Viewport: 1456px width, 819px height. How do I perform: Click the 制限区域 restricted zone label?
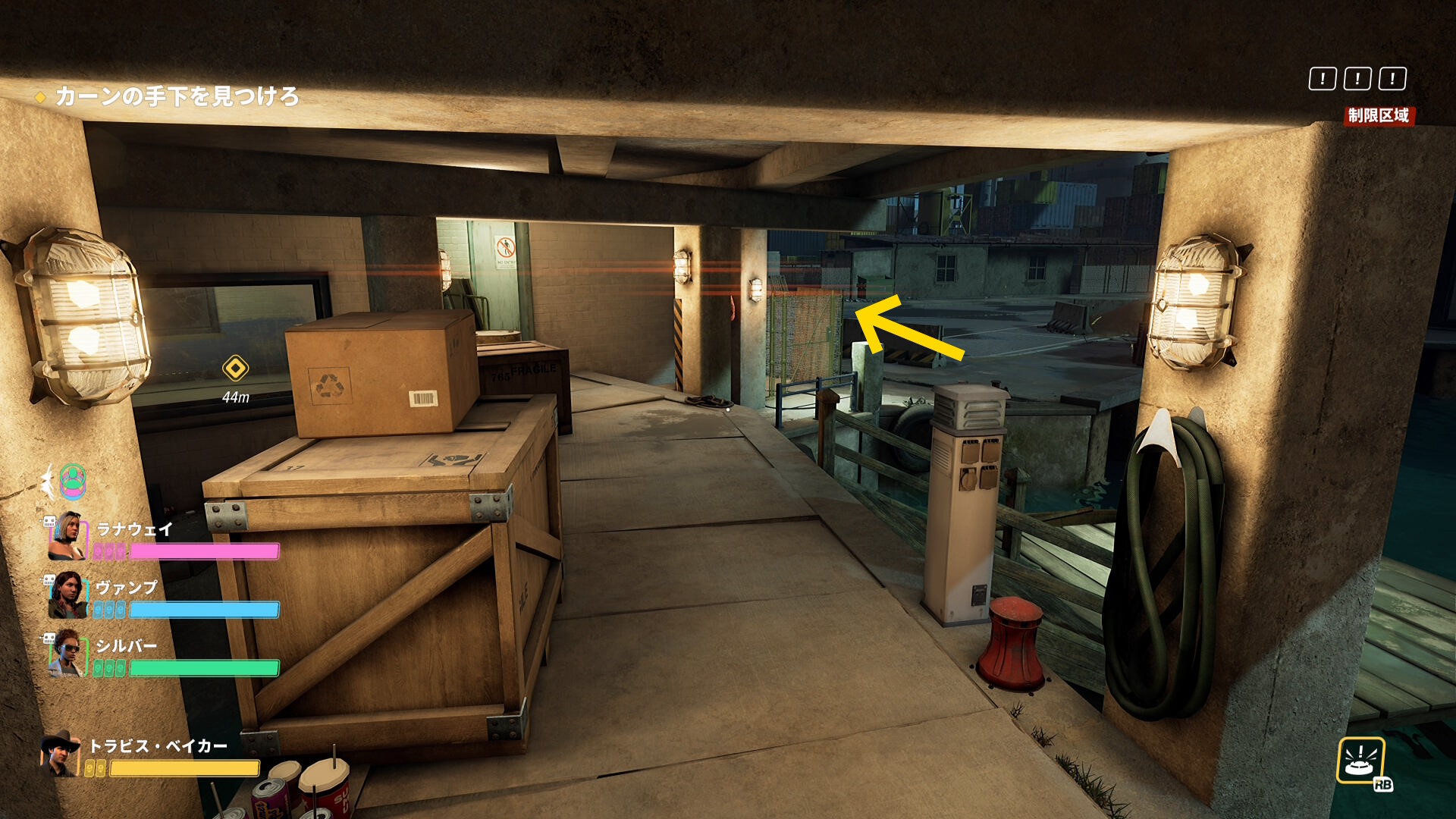(1378, 115)
